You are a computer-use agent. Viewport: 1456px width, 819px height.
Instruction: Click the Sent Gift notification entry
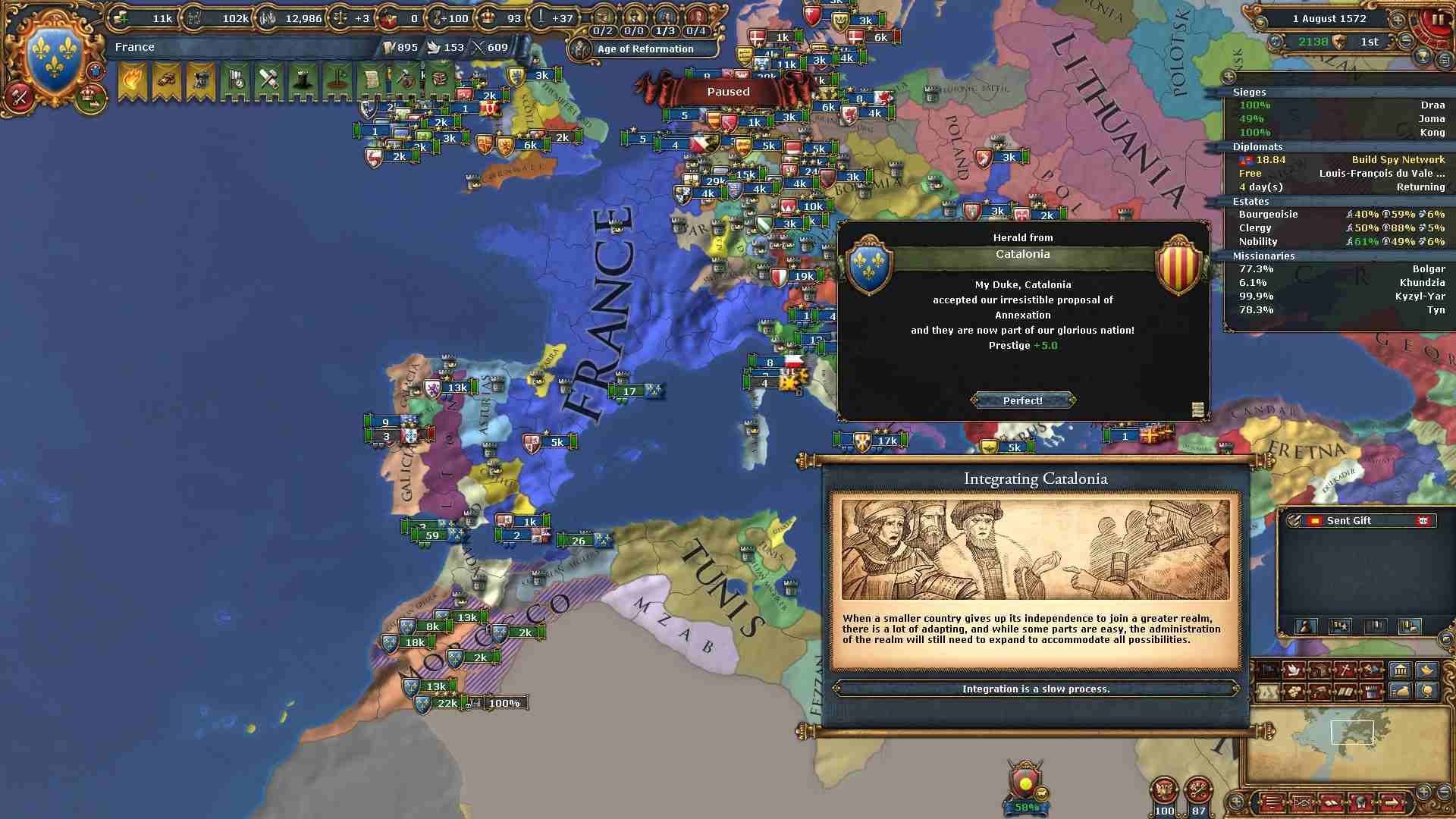1359,521
